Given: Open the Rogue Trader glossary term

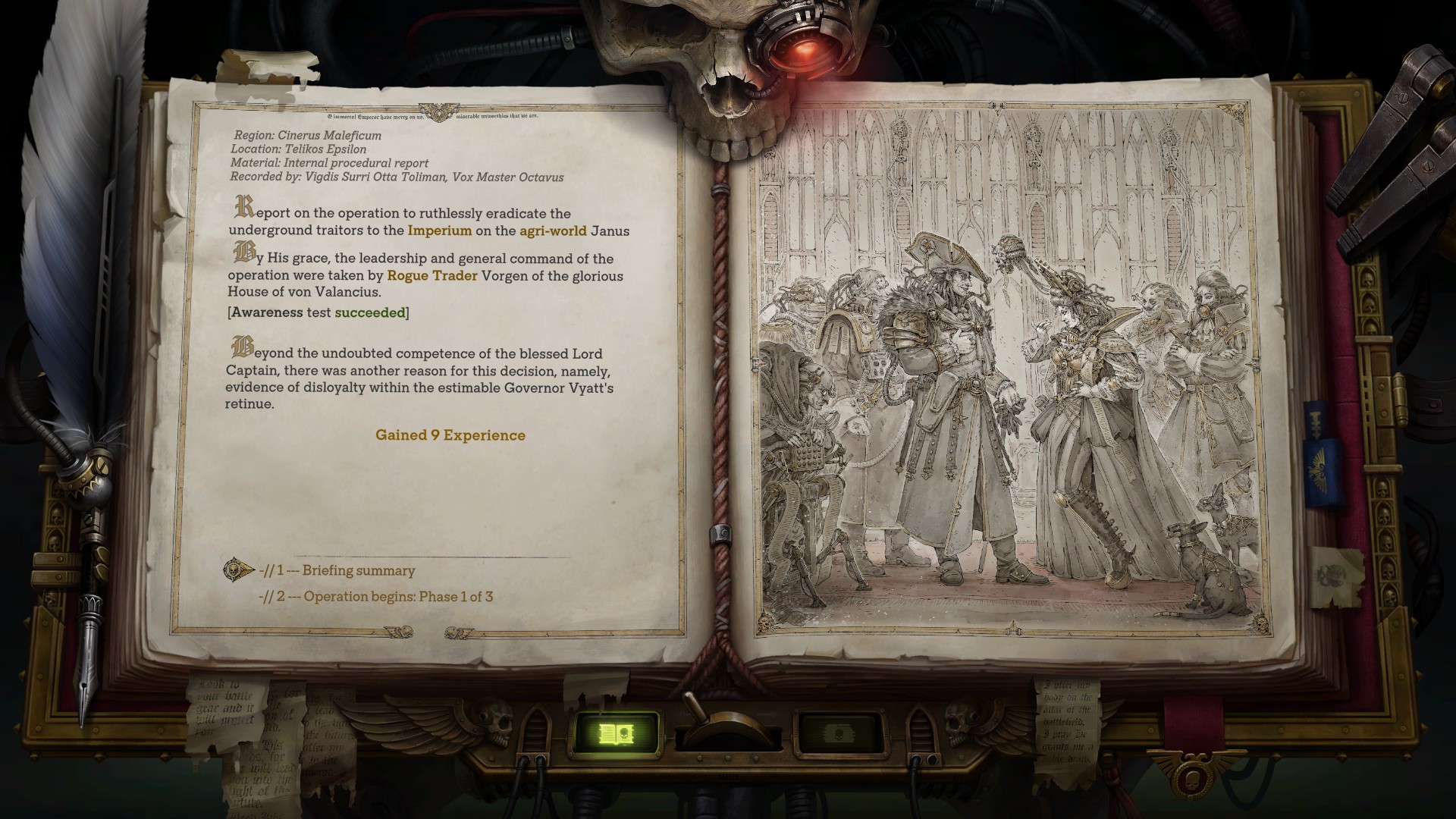Looking at the screenshot, I should point(431,276).
